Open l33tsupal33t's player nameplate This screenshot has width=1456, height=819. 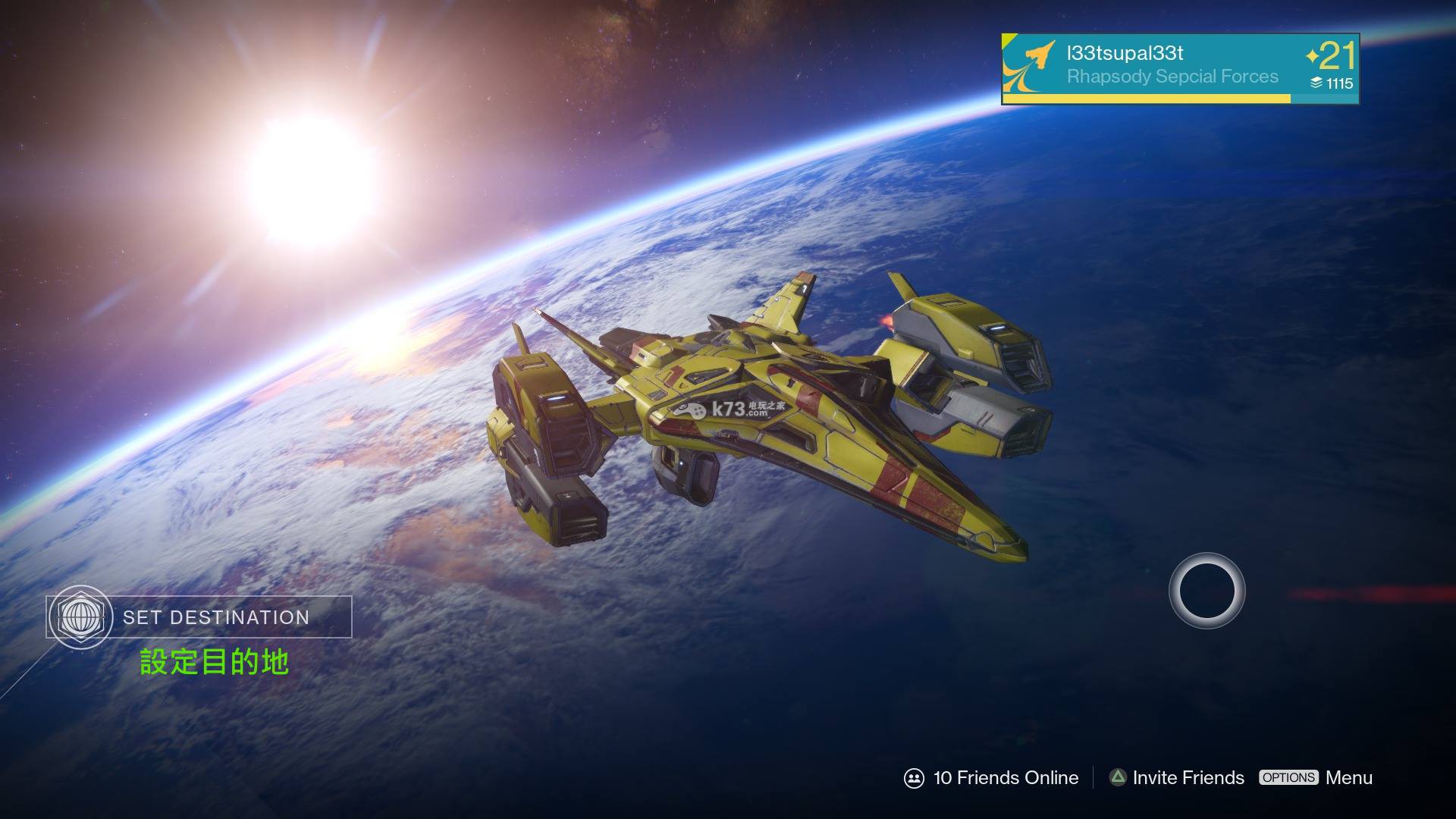pos(1179,67)
